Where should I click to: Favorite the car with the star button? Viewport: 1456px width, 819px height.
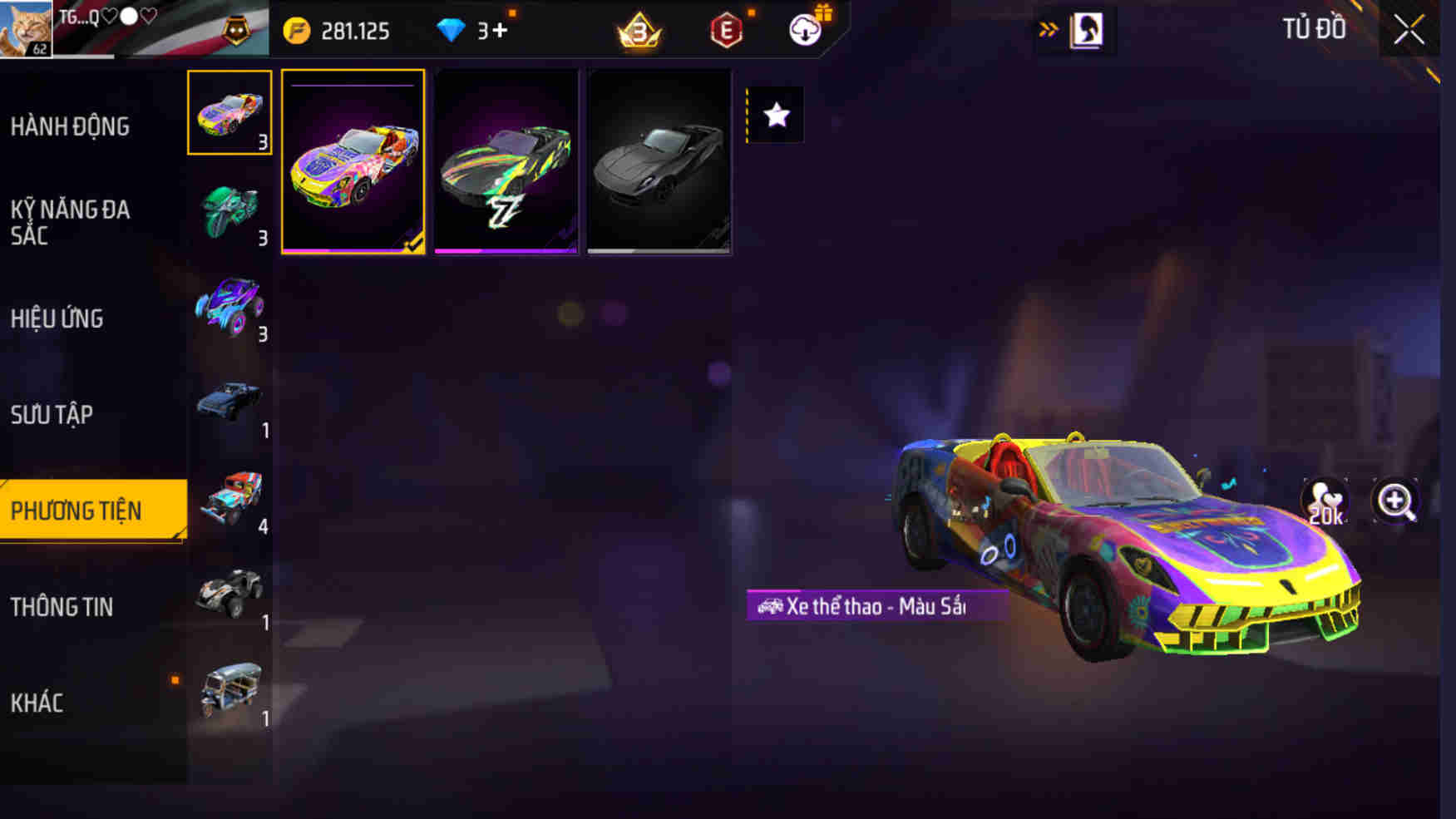[x=777, y=116]
